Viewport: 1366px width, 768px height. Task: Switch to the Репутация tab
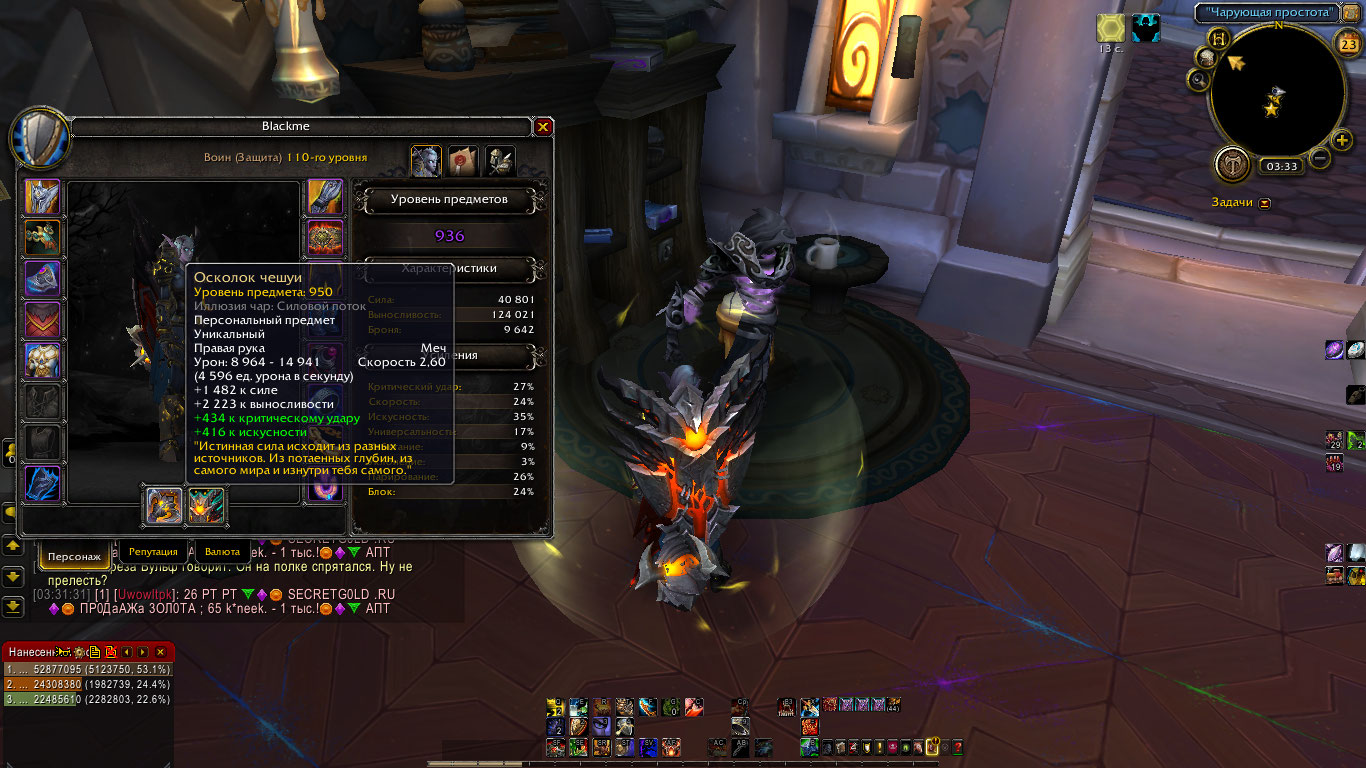(153, 551)
